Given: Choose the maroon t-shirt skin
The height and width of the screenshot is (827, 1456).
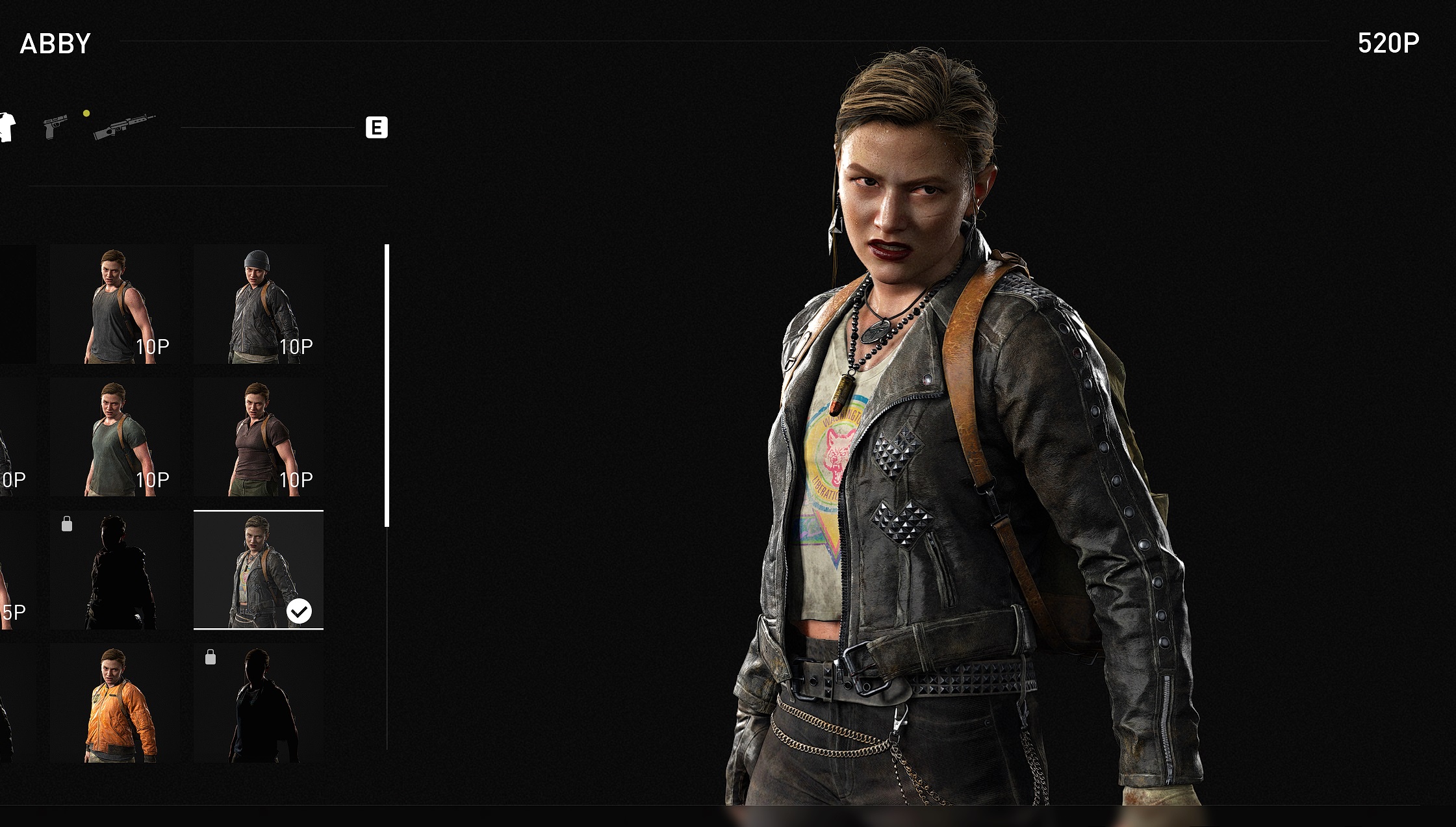Looking at the screenshot, I should pyautogui.click(x=259, y=438).
